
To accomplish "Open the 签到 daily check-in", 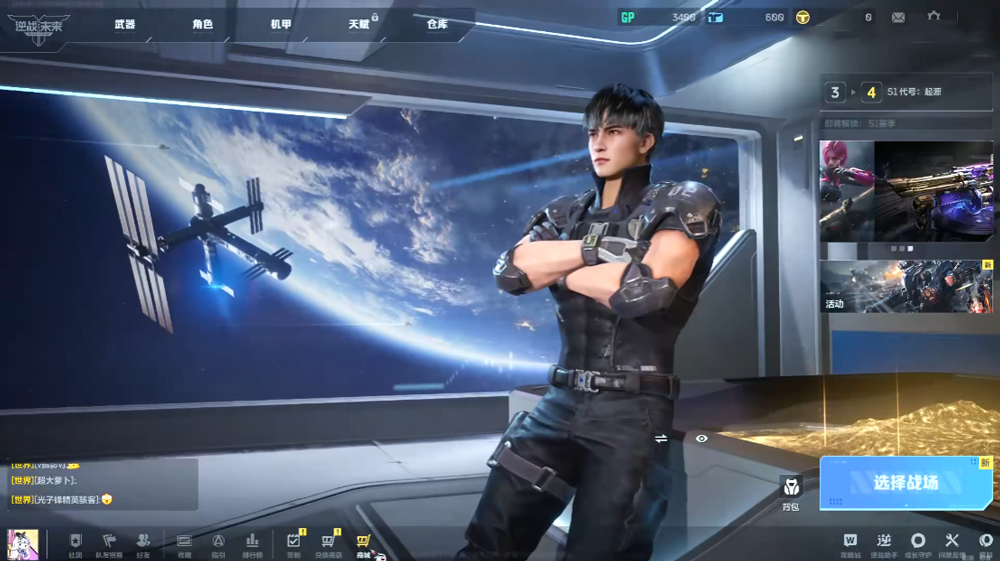I will click(293, 544).
